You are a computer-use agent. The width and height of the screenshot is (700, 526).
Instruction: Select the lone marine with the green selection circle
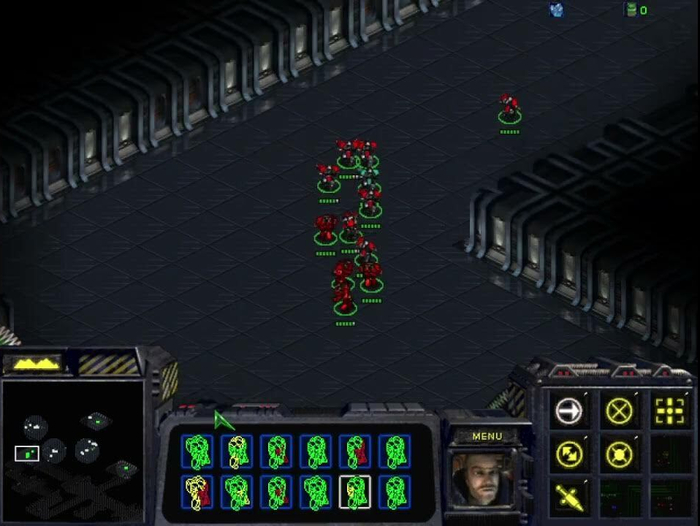(x=510, y=112)
